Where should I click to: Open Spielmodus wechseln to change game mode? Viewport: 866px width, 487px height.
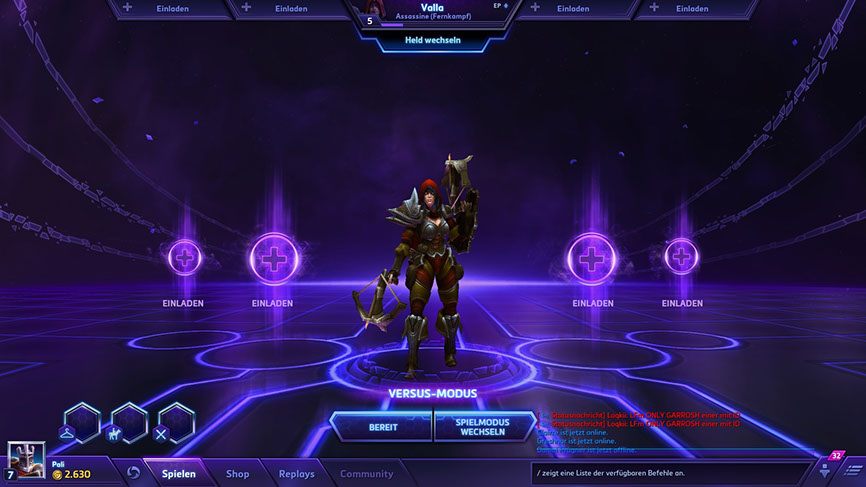484,427
